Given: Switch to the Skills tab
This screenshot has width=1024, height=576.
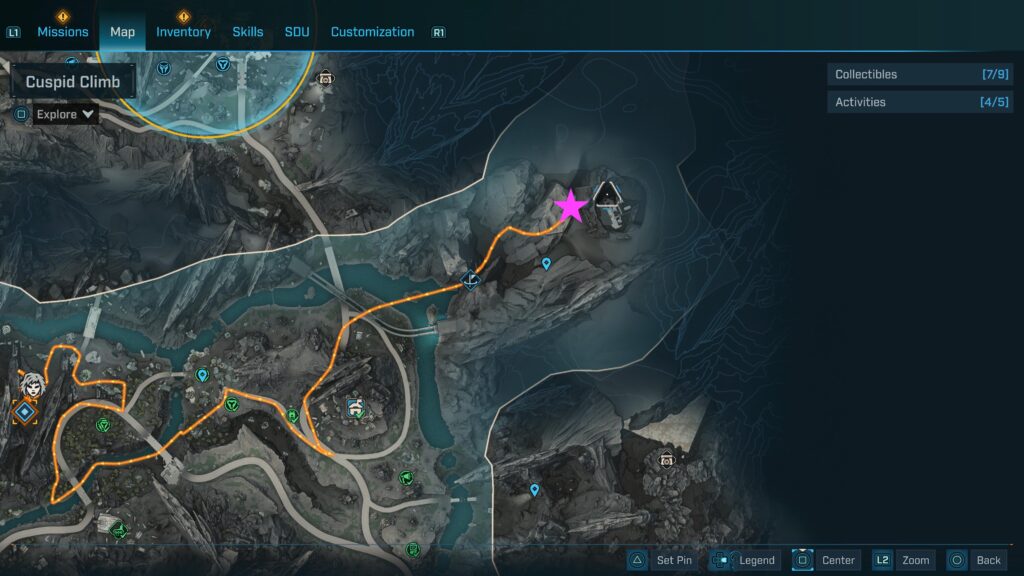Looking at the screenshot, I should (248, 32).
